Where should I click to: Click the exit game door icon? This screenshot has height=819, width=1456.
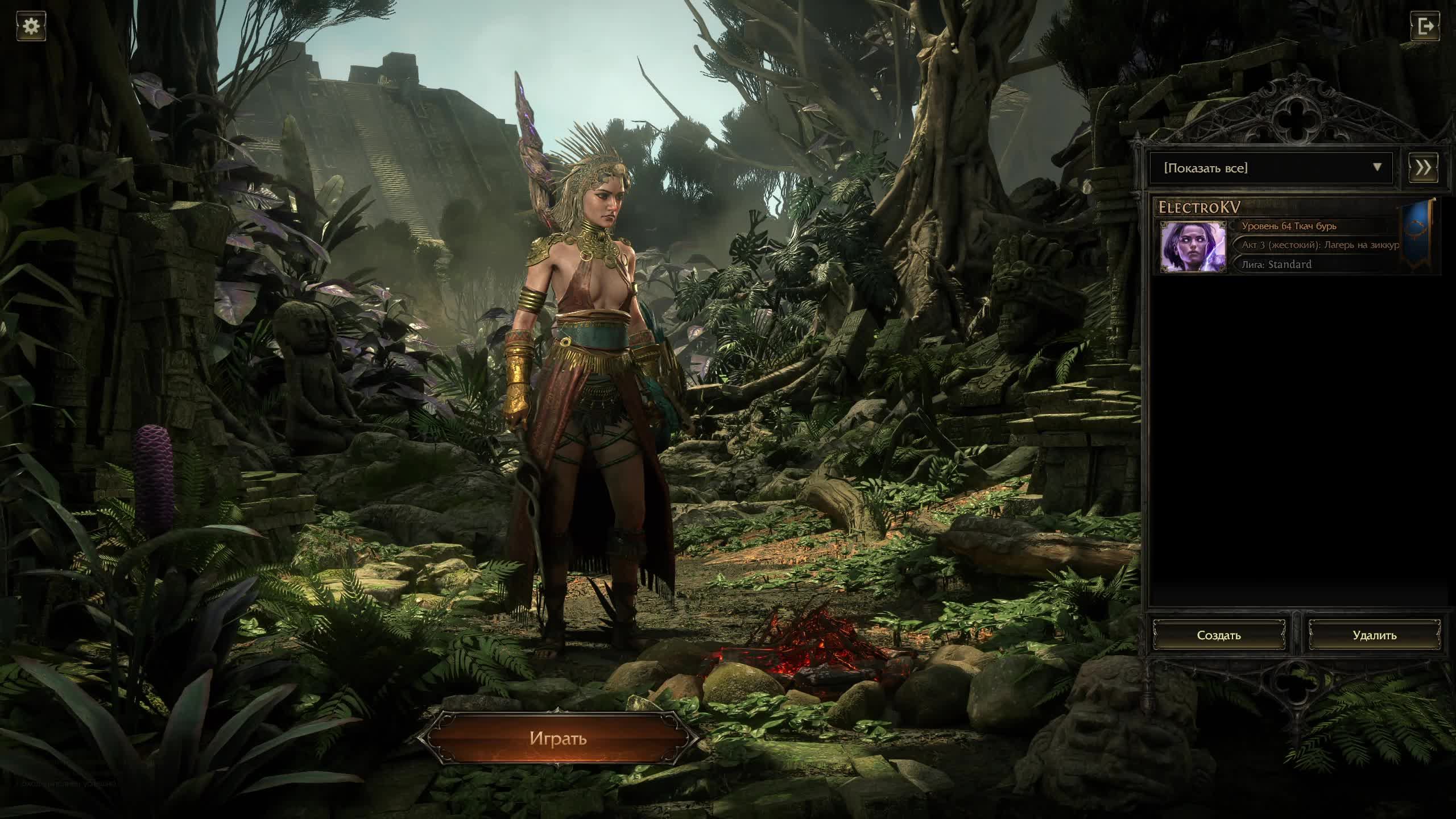1425,26
